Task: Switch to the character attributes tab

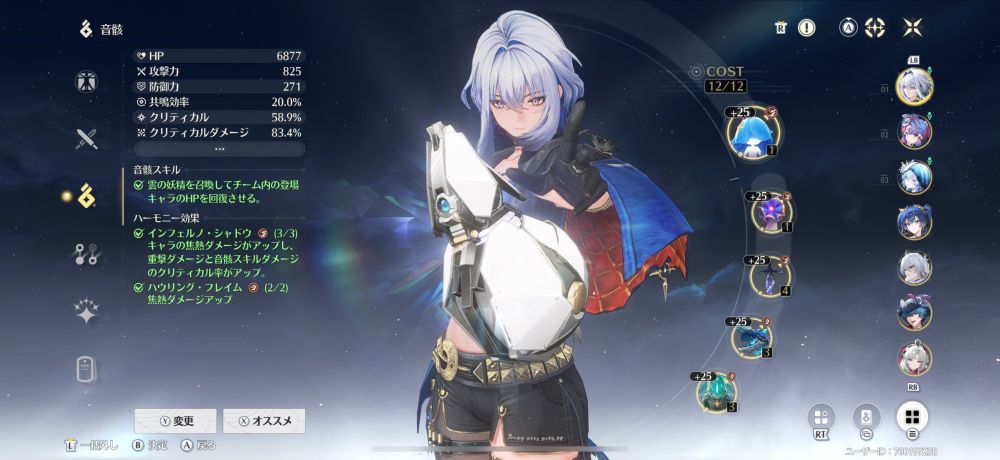Action: [x=86, y=82]
